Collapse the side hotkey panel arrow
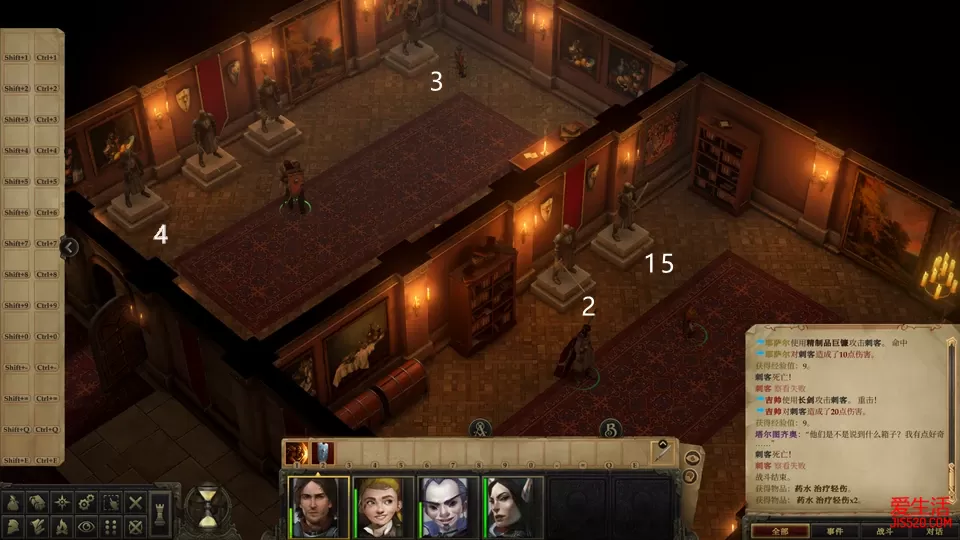The height and width of the screenshot is (540, 960). (x=69, y=246)
